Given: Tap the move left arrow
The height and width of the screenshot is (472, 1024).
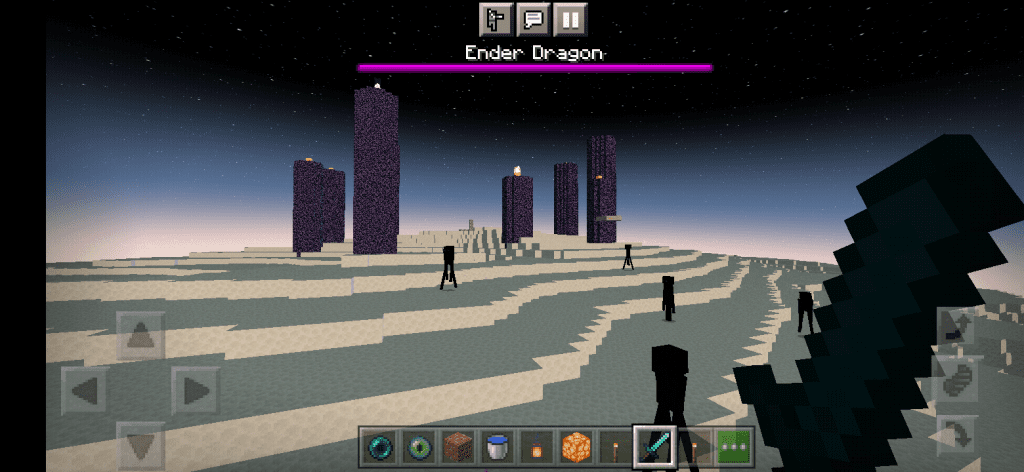Looking at the screenshot, I should click(x=86, y=390).
